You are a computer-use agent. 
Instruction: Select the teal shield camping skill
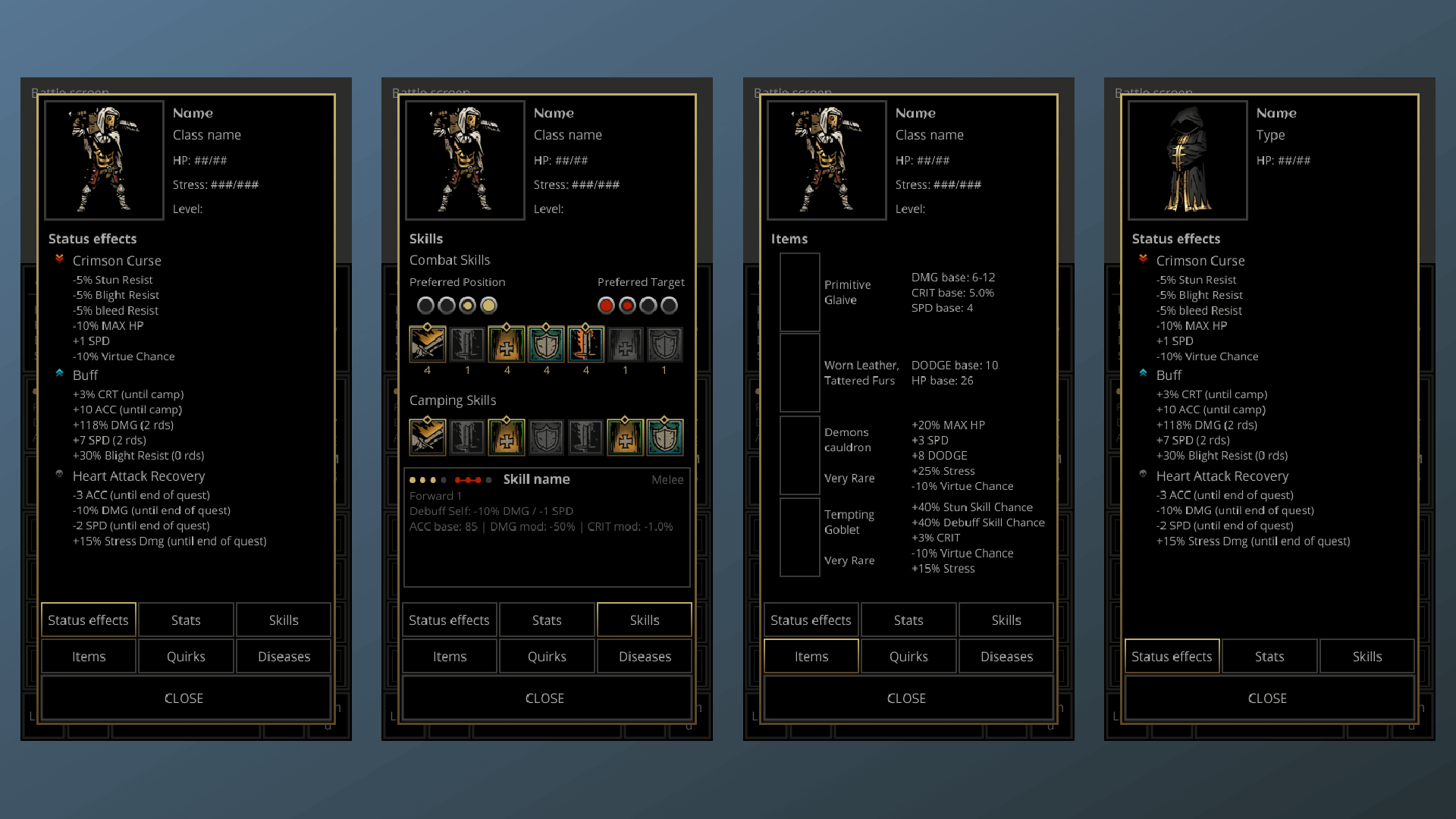[665, 437]
